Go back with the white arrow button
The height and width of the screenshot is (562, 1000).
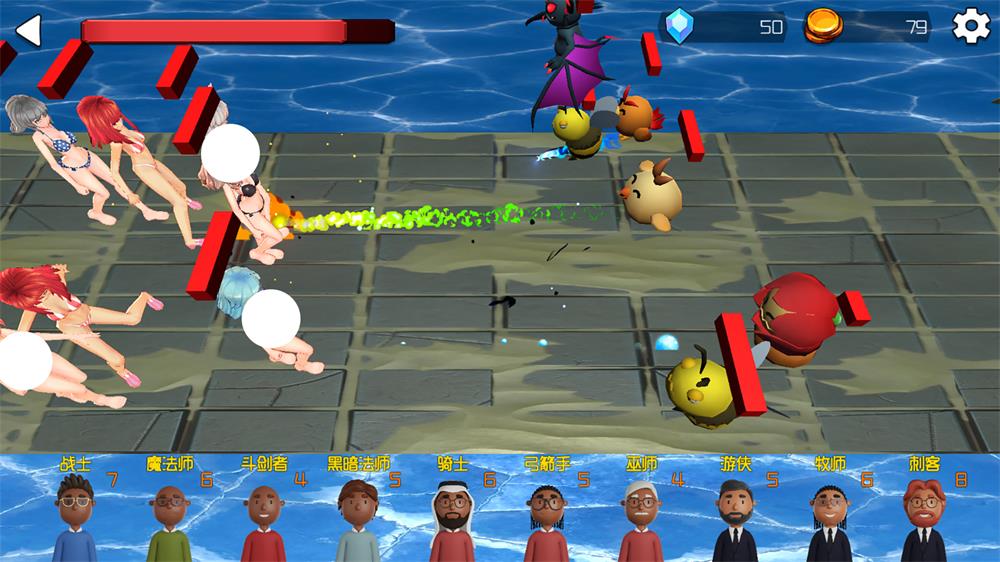(28, 30)
